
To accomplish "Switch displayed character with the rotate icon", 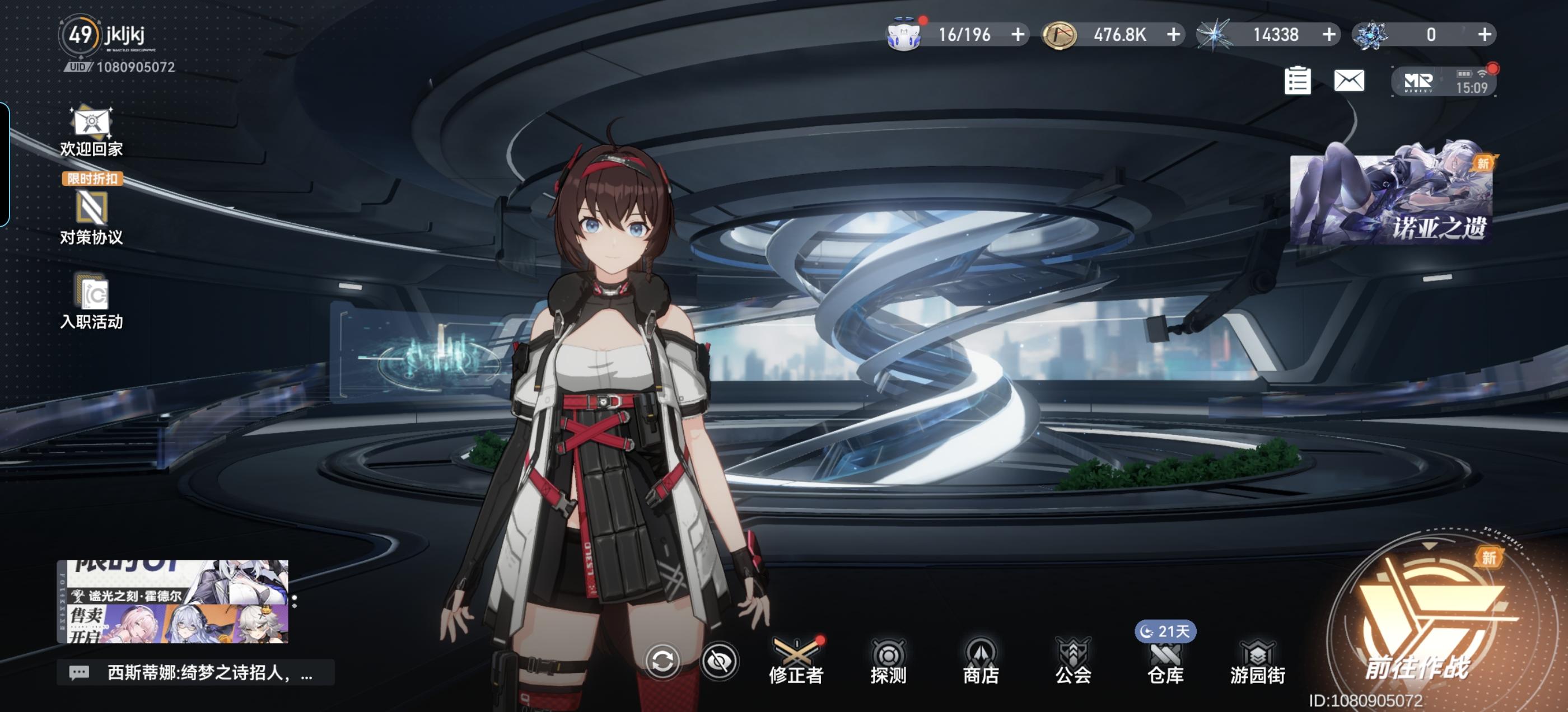I will tap(663, 661).
